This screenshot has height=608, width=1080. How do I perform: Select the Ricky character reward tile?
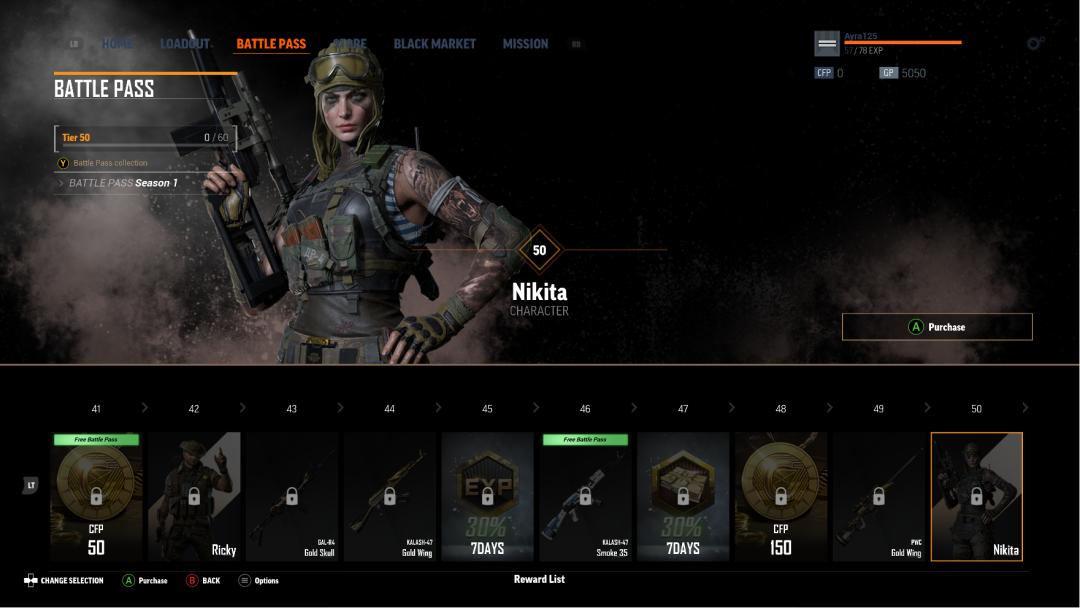[194, 496]
